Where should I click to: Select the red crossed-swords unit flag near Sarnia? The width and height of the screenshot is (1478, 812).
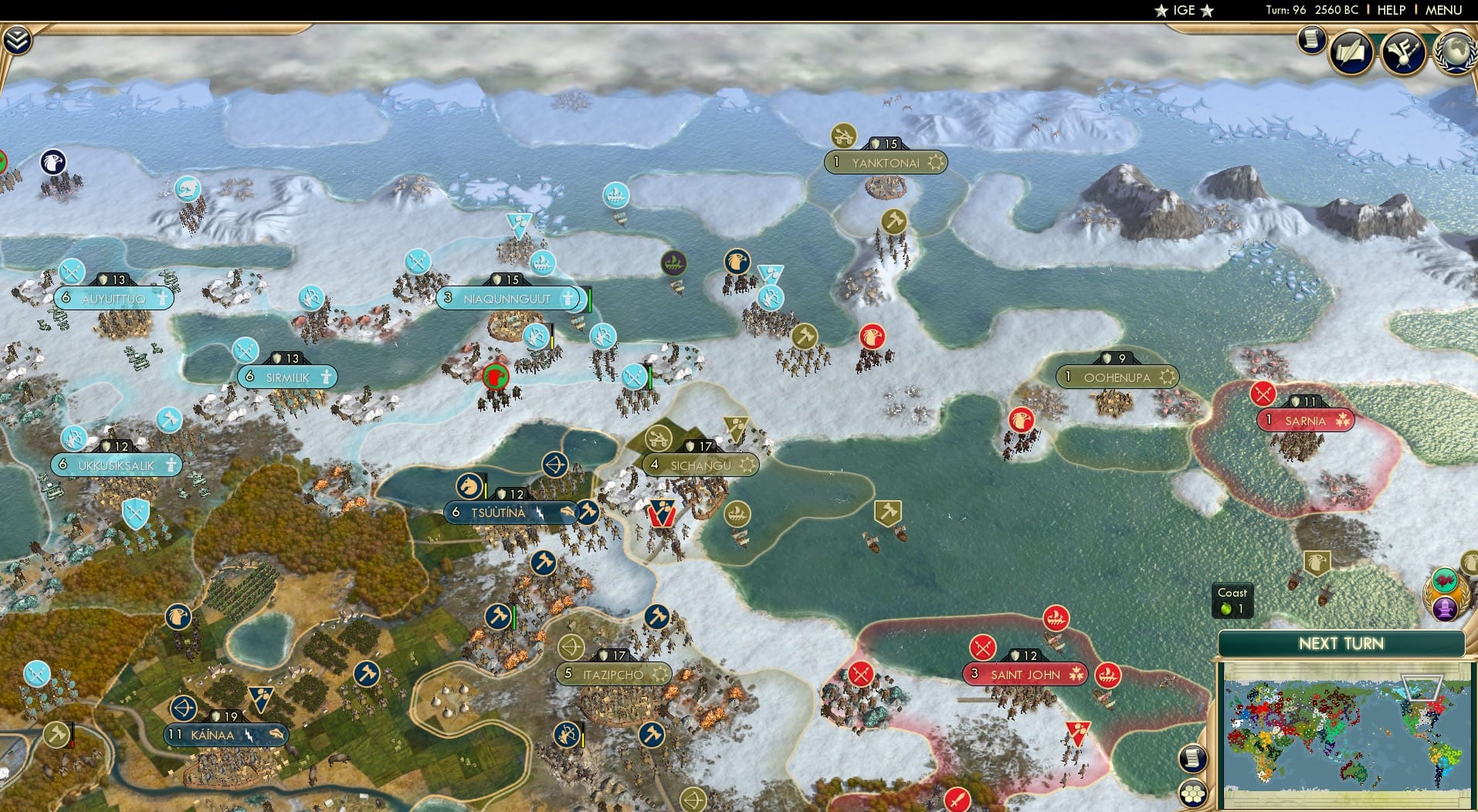(x=1263, y=394)
